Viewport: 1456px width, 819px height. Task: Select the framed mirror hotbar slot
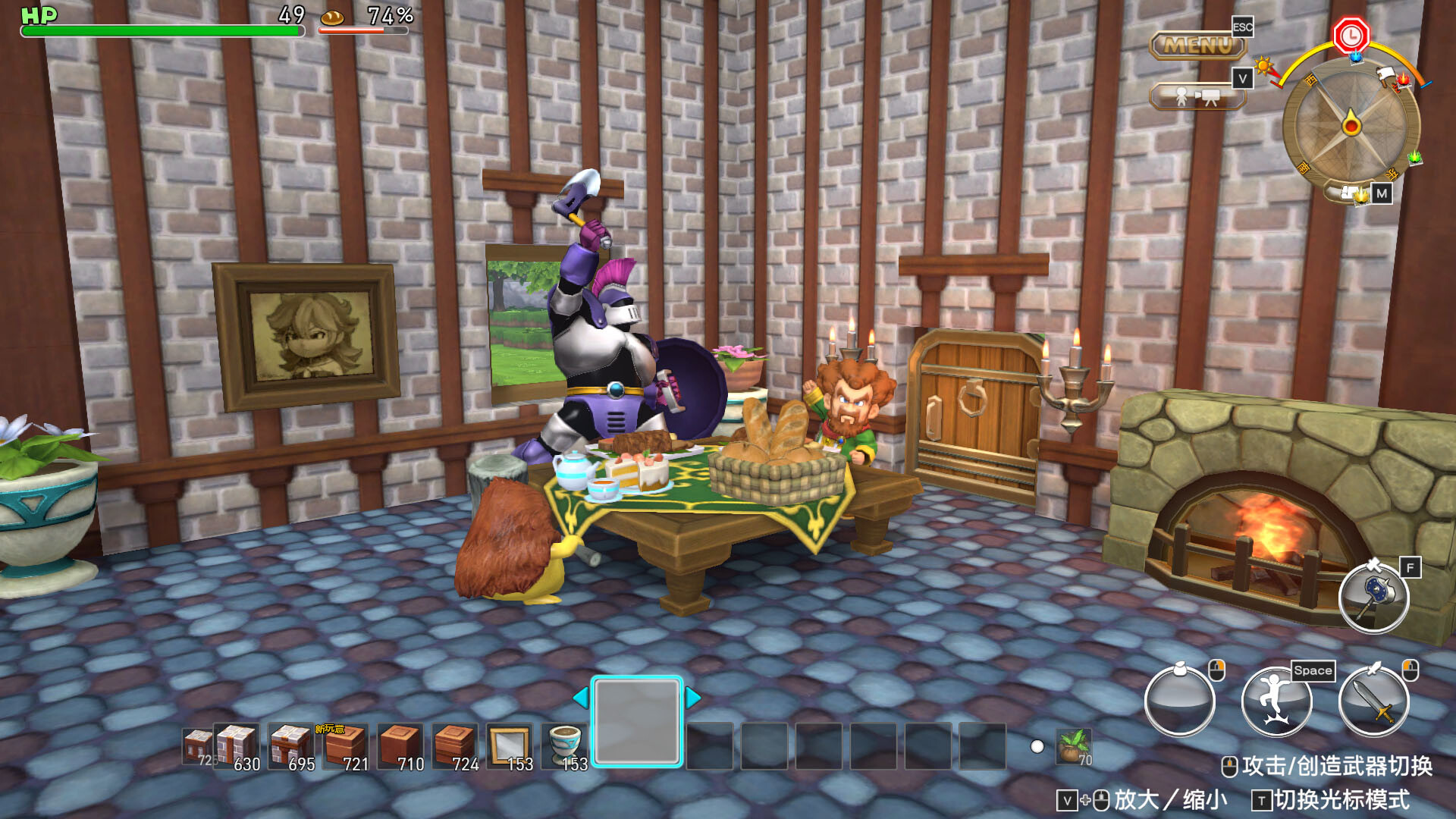click(x=509, y=747)
